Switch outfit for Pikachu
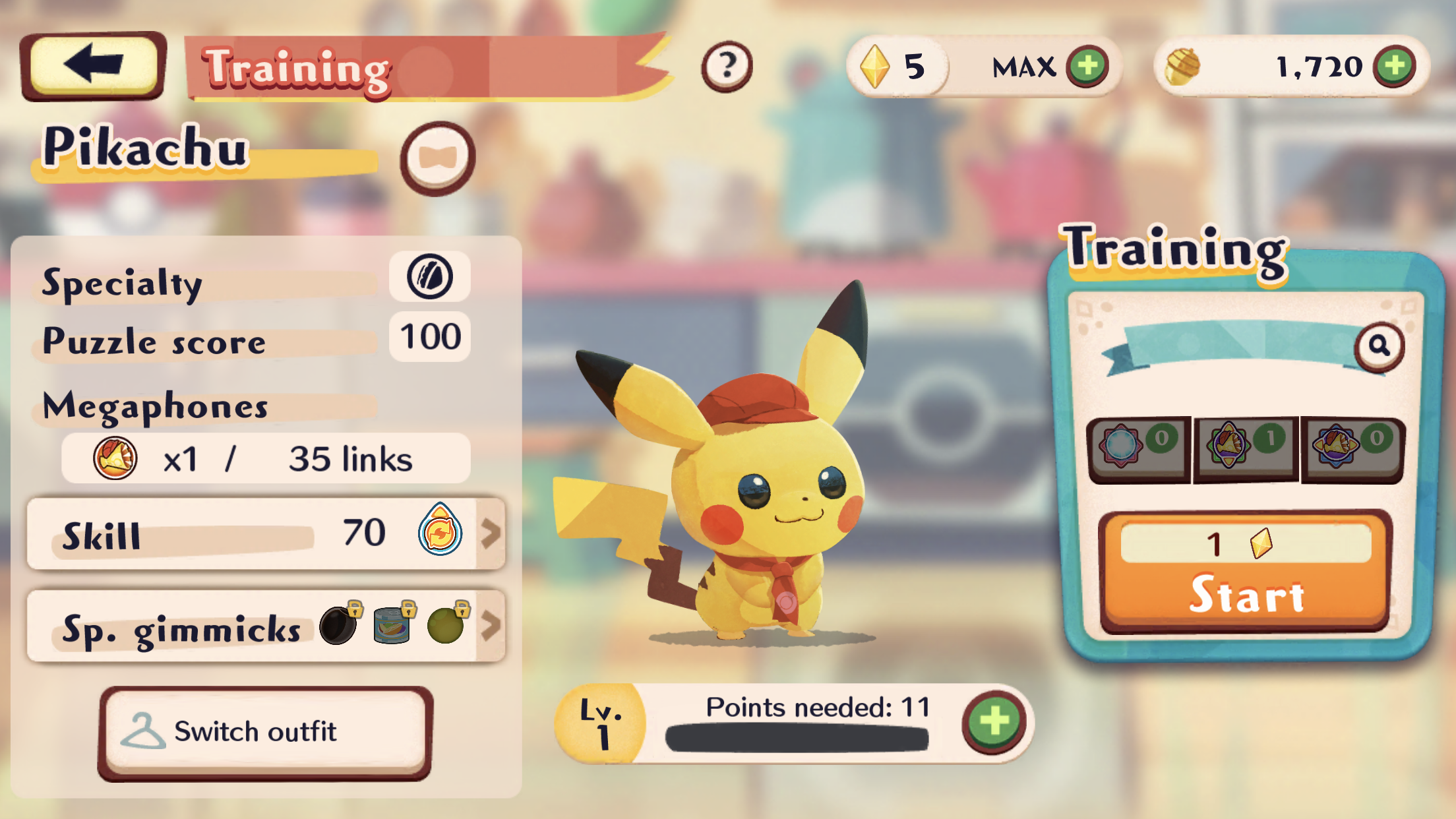The image size is (1456, 819). (265, 733)
